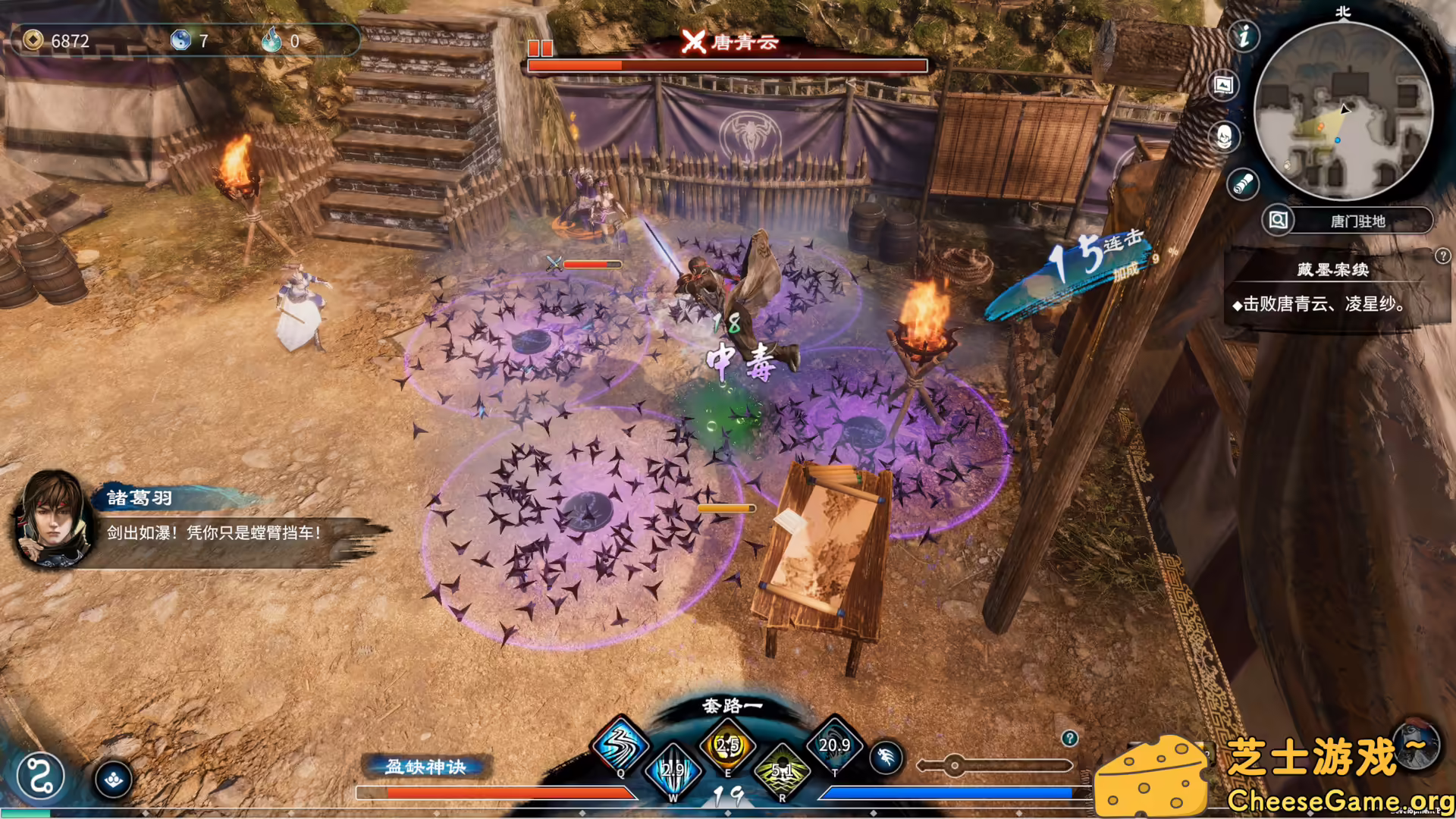Use the W blue blades skill

pos(673,770)
